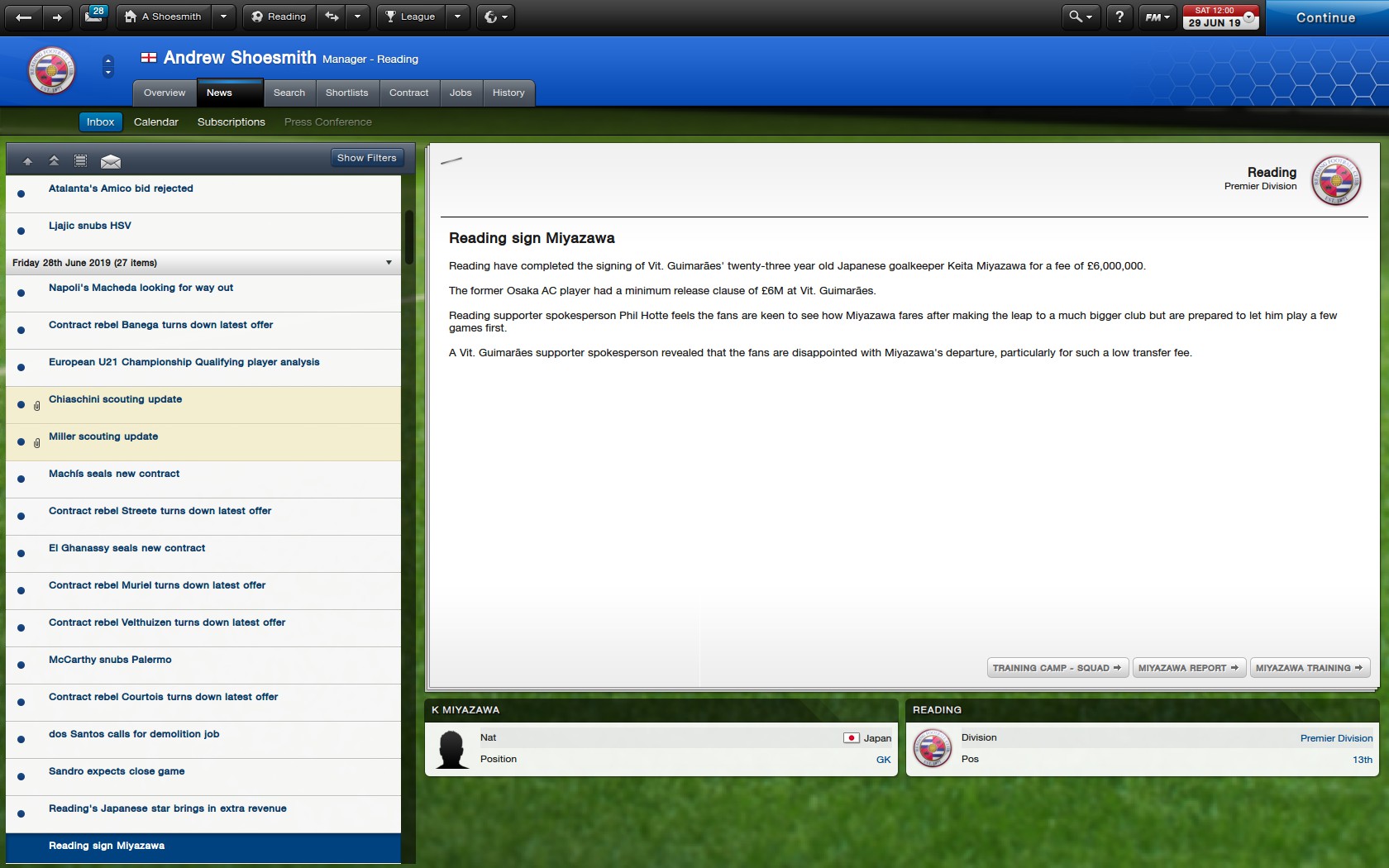Open the League menu in the top bar

point(412,17)
